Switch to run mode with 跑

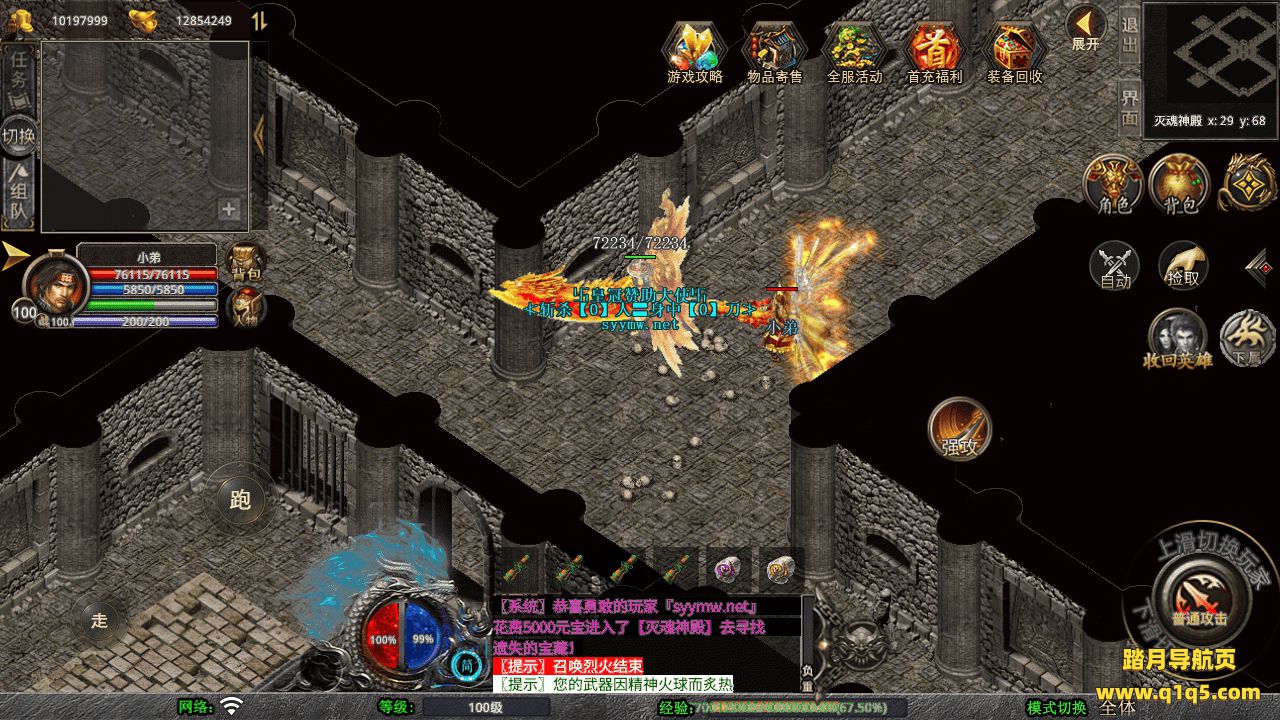tap(240, 499)
